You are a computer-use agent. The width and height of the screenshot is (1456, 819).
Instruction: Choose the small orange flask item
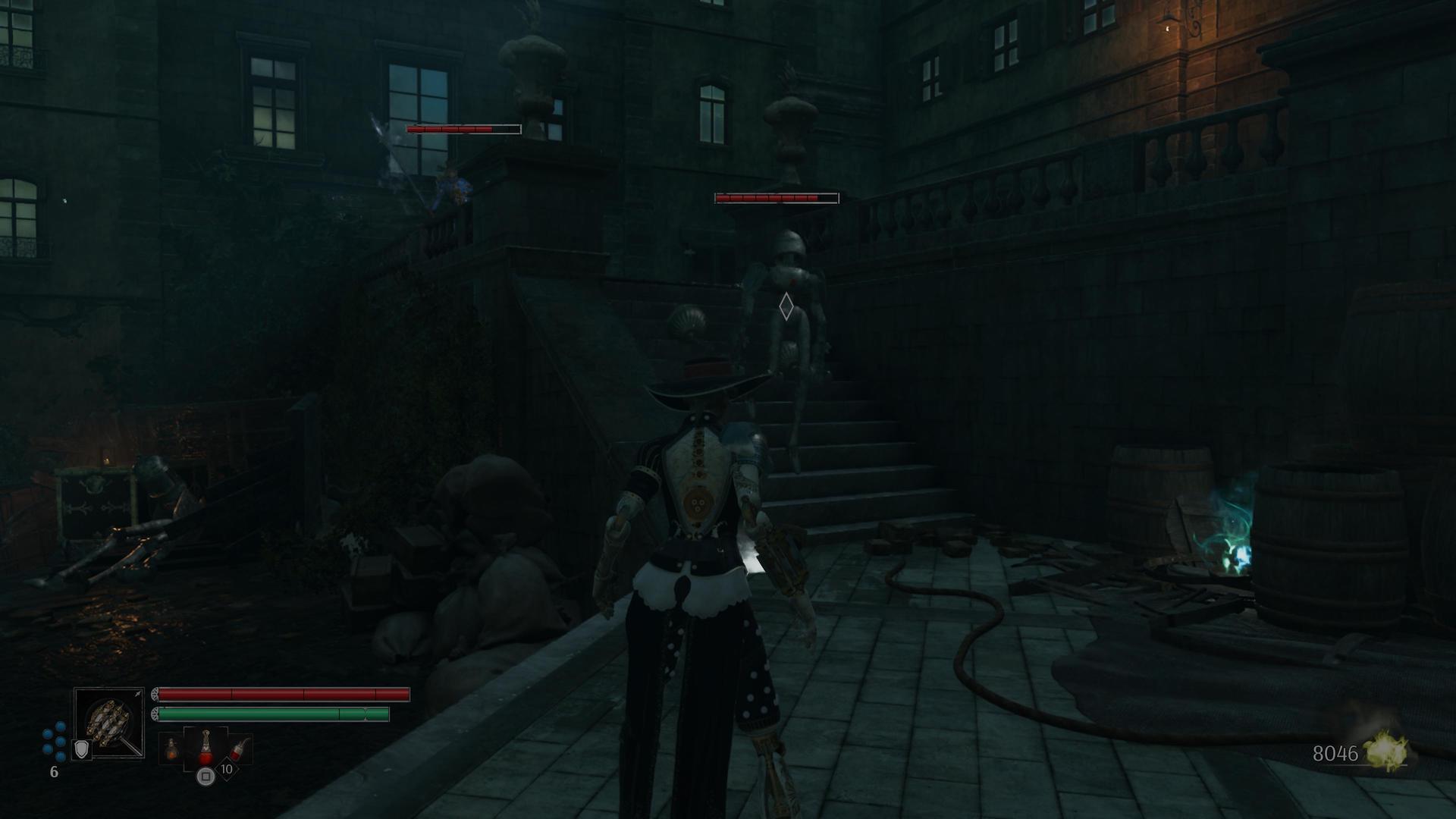172,749
